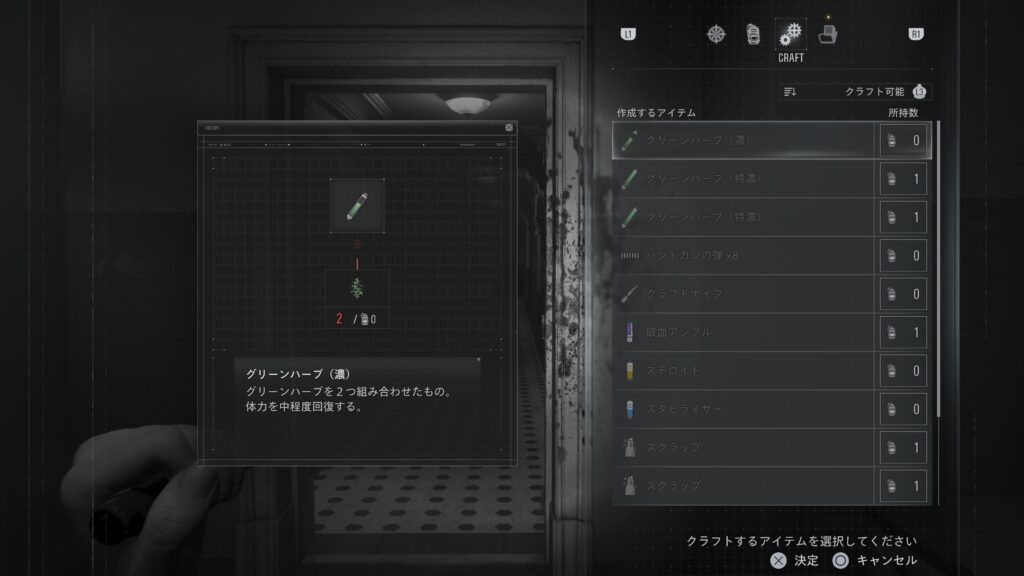
Task: Close the recipe detail window
Action: pyautogui.click(x=509, y=128)
